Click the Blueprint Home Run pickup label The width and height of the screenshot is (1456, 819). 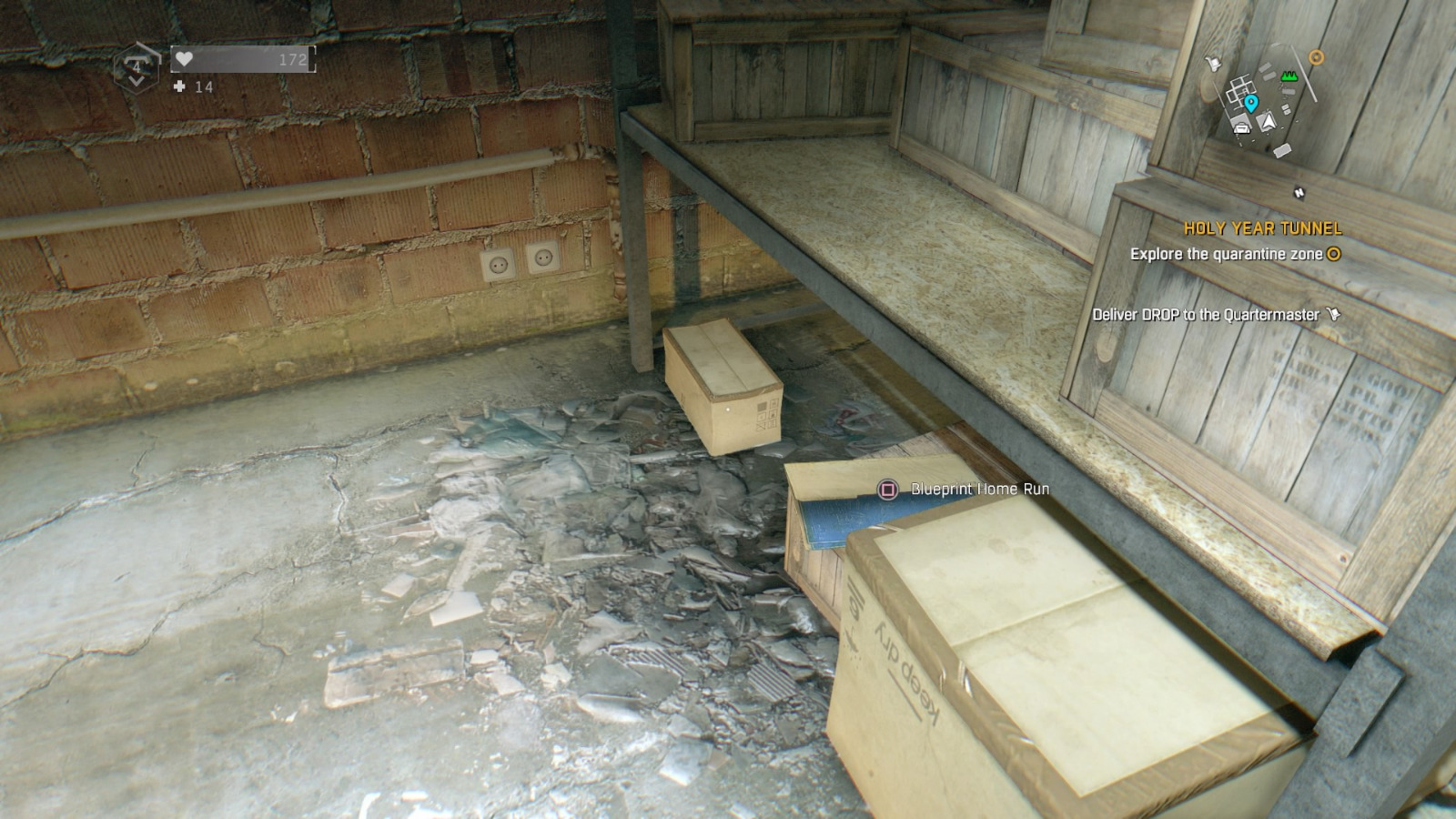coord(978,488)
